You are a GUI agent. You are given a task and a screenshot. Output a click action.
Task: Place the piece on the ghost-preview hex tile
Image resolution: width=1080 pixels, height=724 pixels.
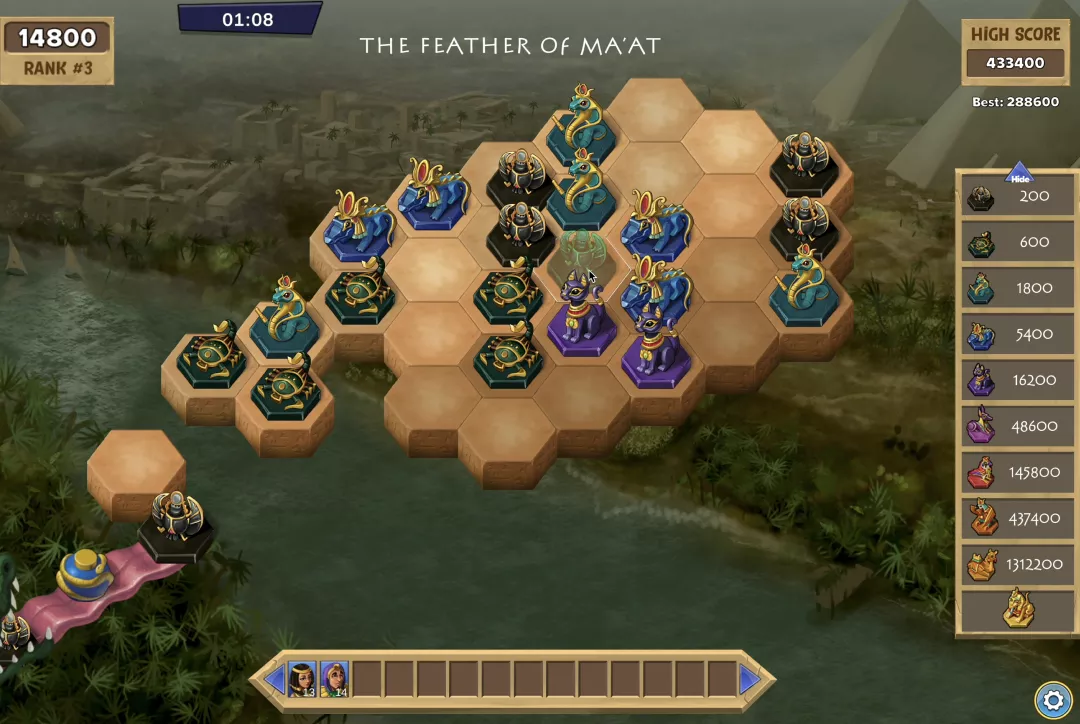(580, 262)
